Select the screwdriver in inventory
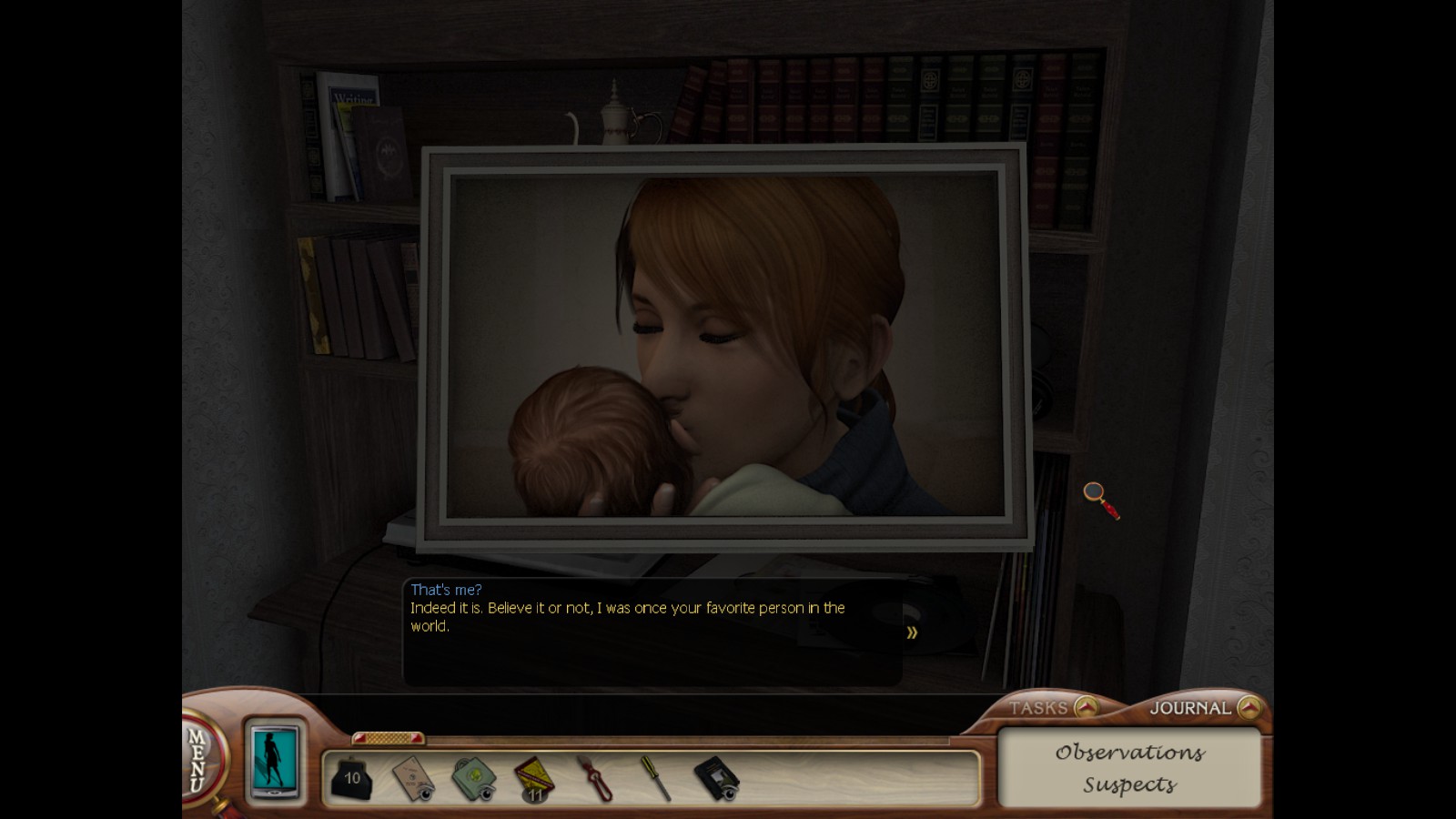 [655, 779]
